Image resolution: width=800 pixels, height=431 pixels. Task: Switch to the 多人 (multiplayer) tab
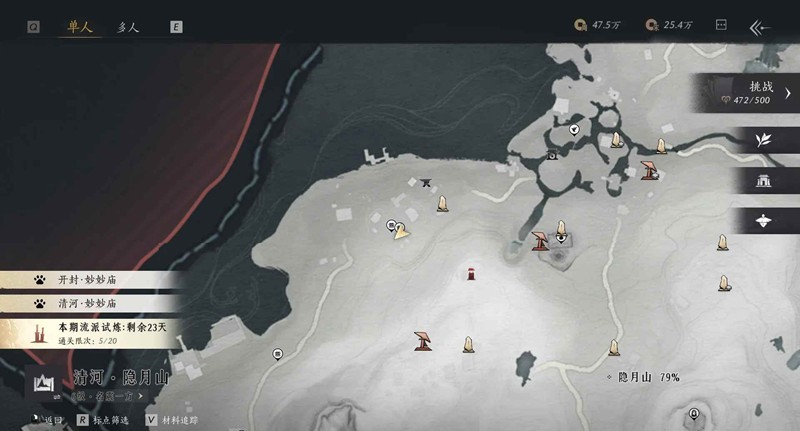pos(129,27)
